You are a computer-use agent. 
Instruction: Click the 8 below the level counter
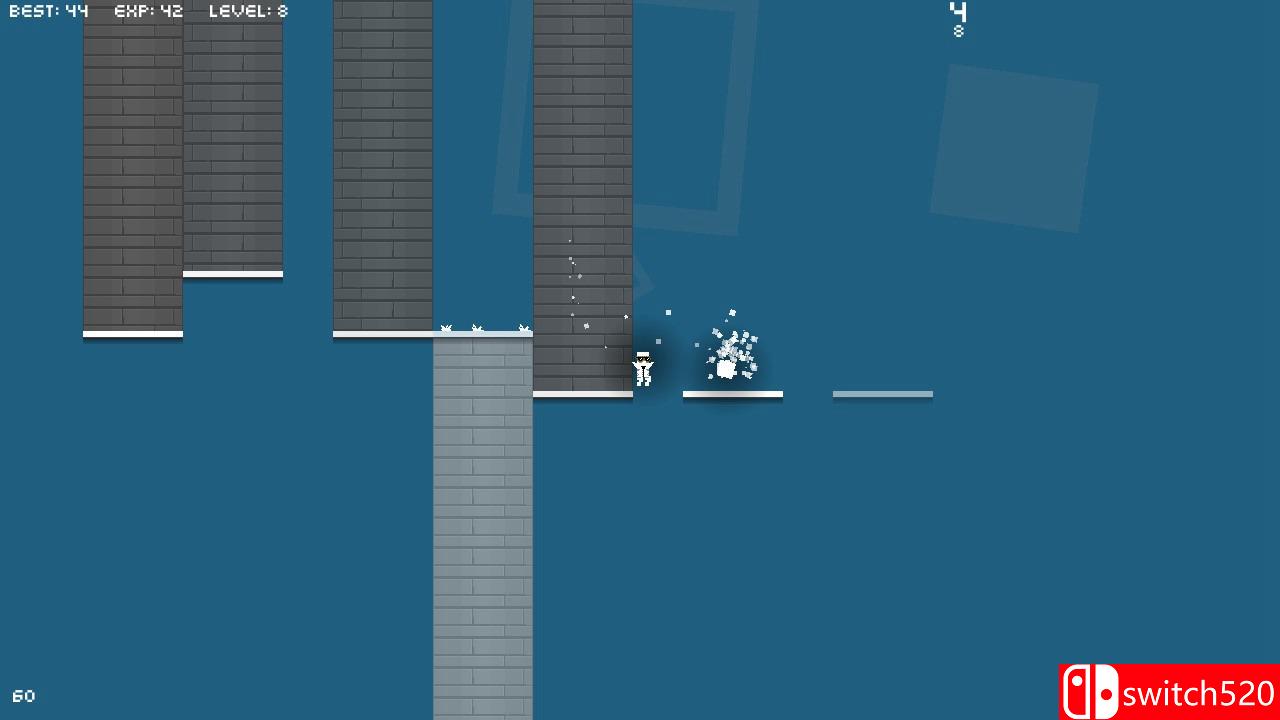958,31
